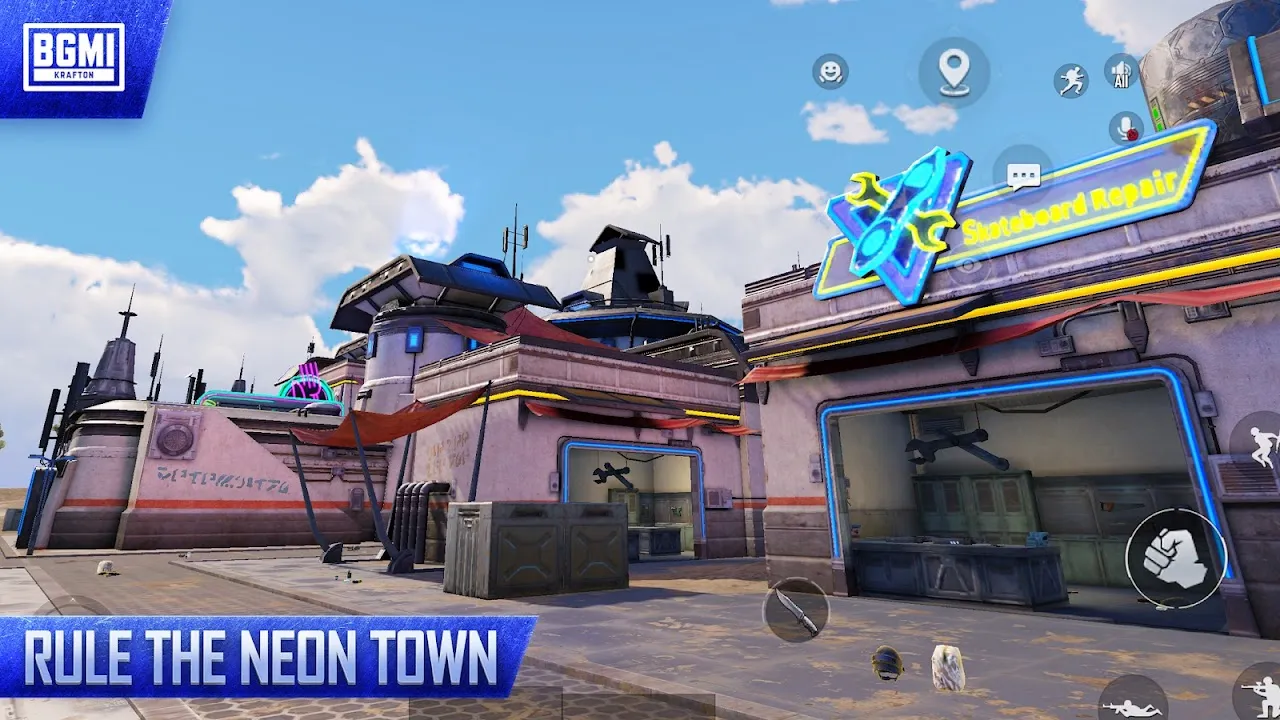Toggle the muted microphone
Screen dimensions: 1280x720
(1127, 128)
